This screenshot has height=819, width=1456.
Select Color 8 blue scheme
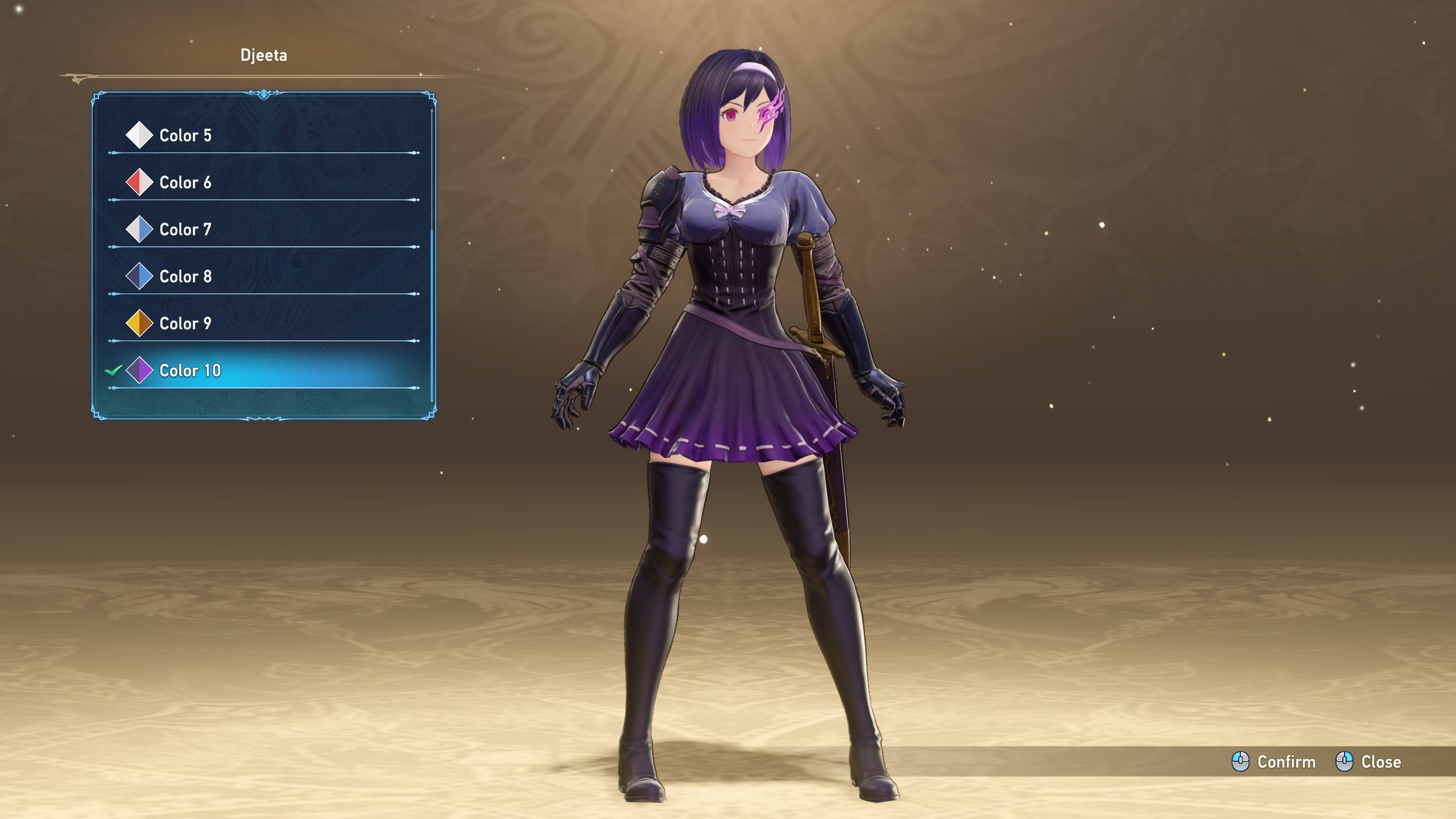coord(185,276)
